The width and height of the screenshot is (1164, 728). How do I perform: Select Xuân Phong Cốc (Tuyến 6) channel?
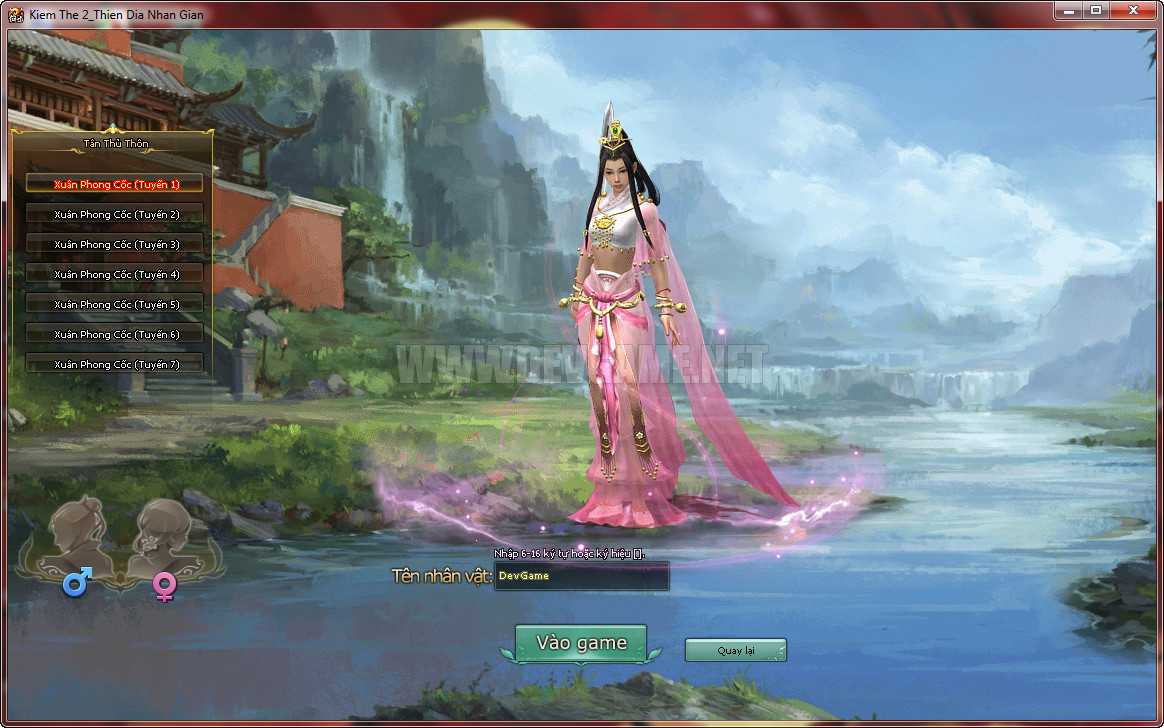115,334
